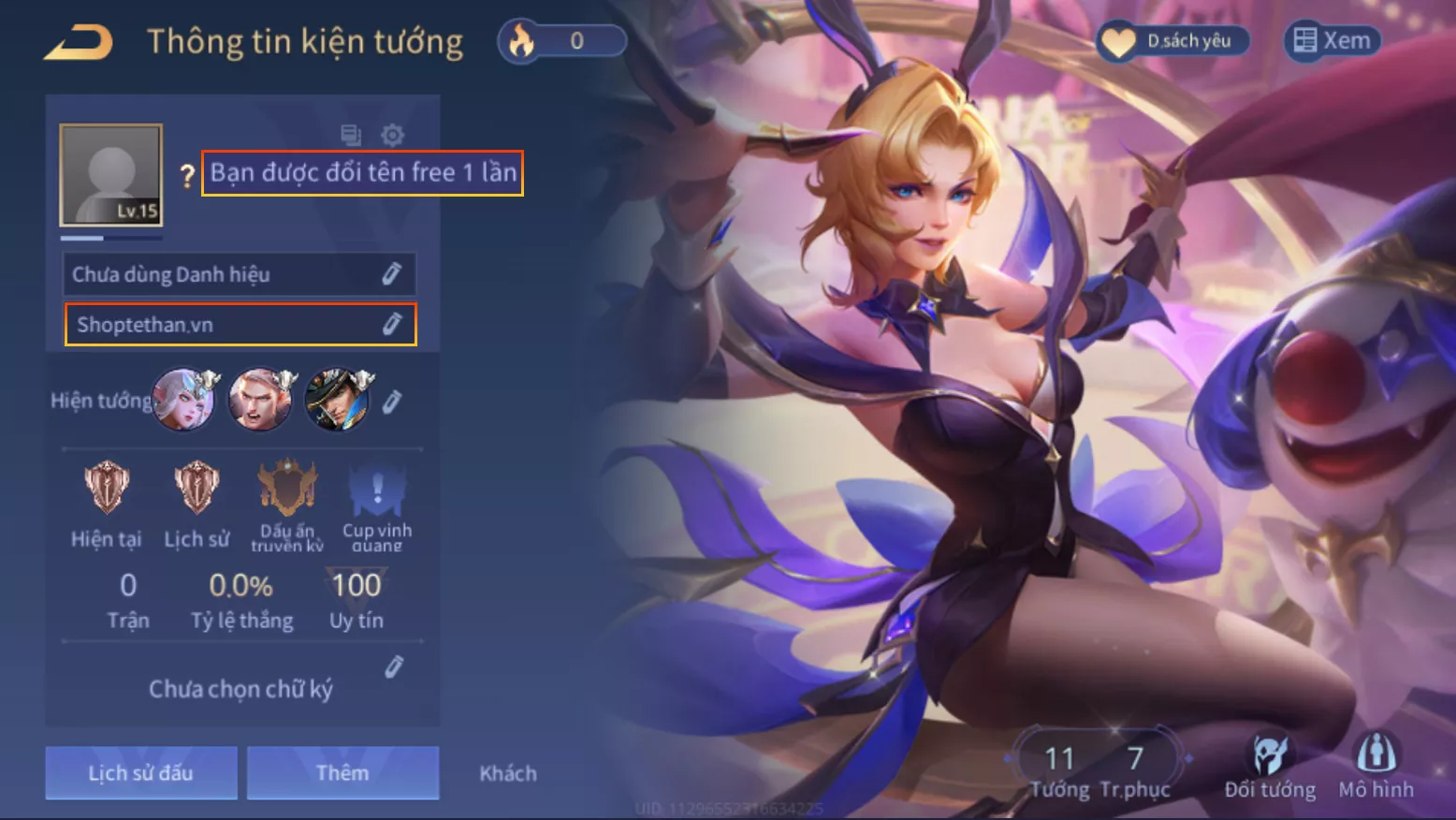This screenshot has height=820, width=1456.
Task: Open the Tướng and Tr.phục collection count
Action: (x=1099, y=769)
